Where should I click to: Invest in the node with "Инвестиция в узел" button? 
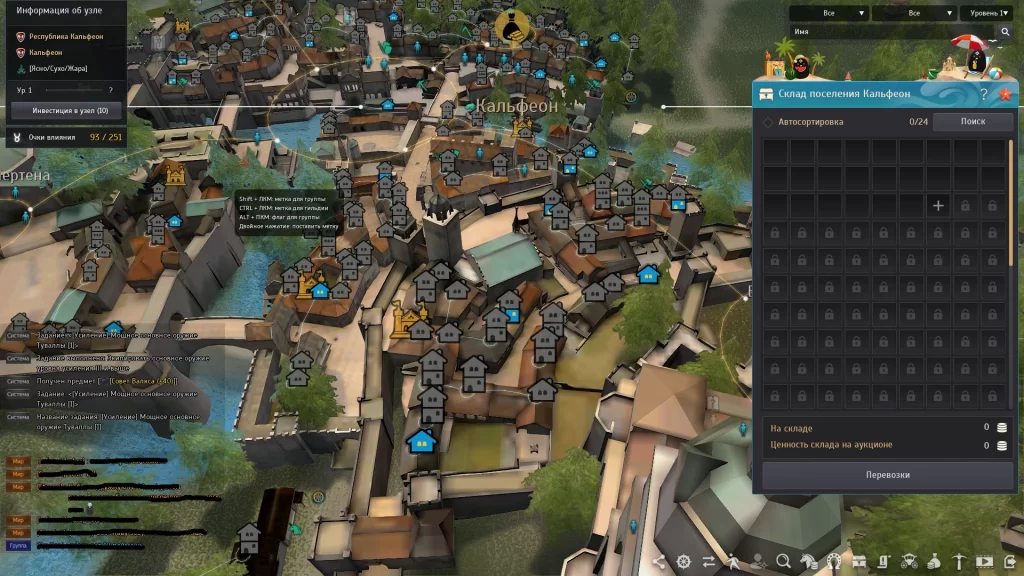pyautogui.click(x=63, y=110)
